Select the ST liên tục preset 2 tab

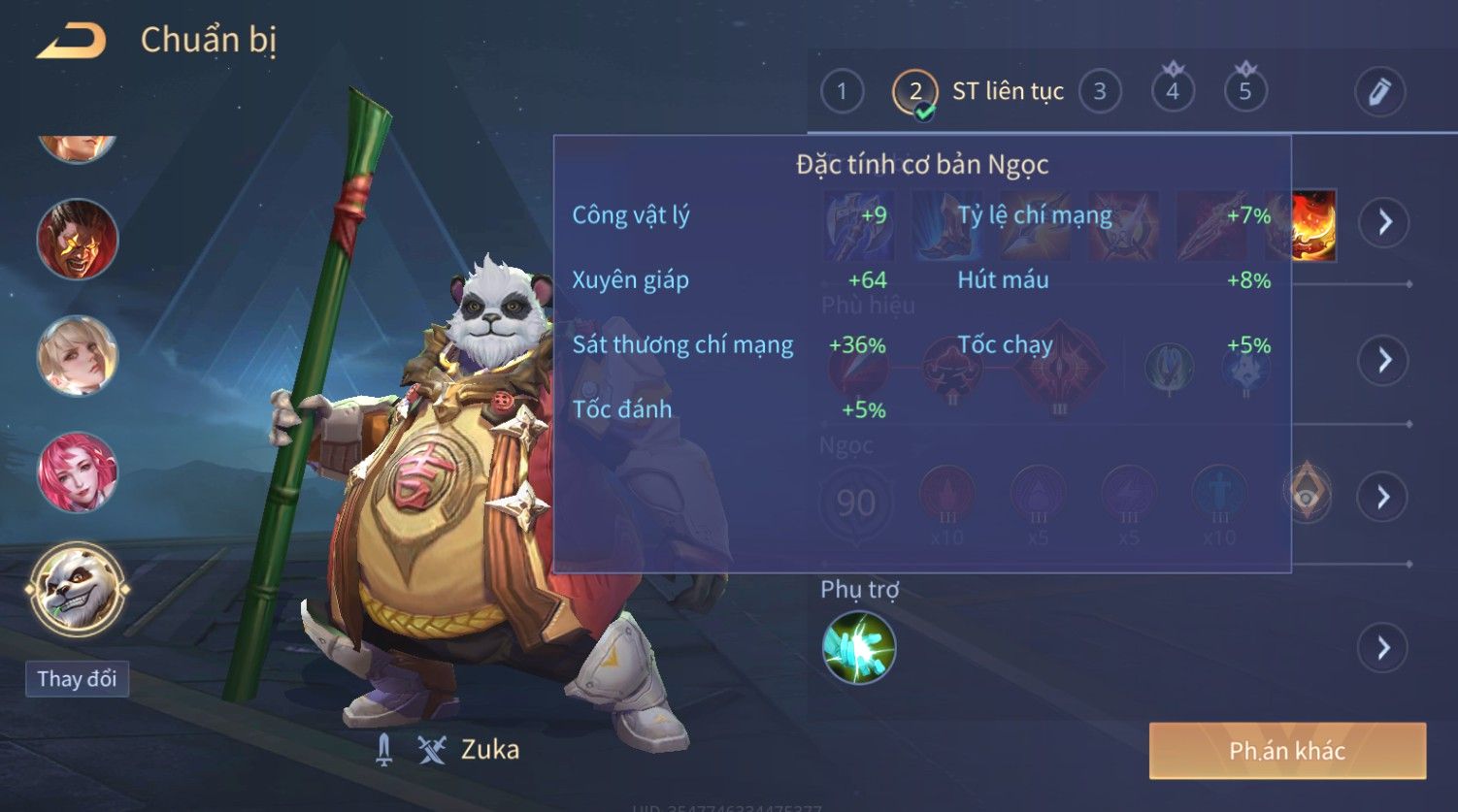[x=915, y=92]
